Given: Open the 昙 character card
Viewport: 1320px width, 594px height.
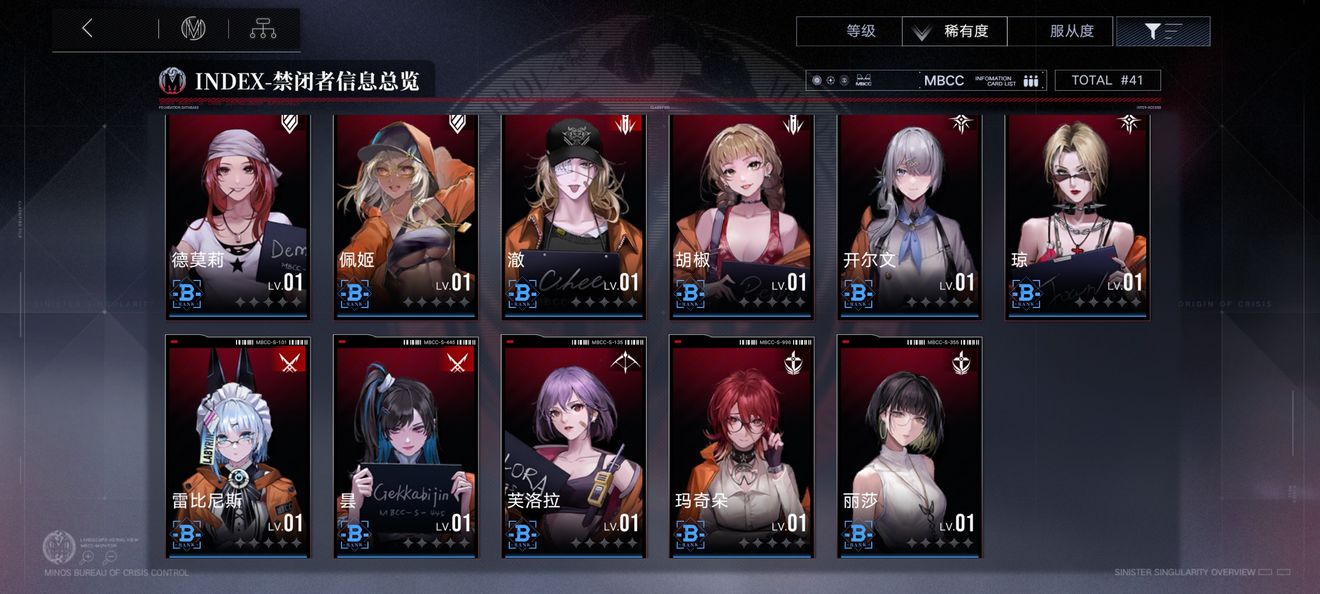Looking at the screenshot, I should [x=406, y=447].
